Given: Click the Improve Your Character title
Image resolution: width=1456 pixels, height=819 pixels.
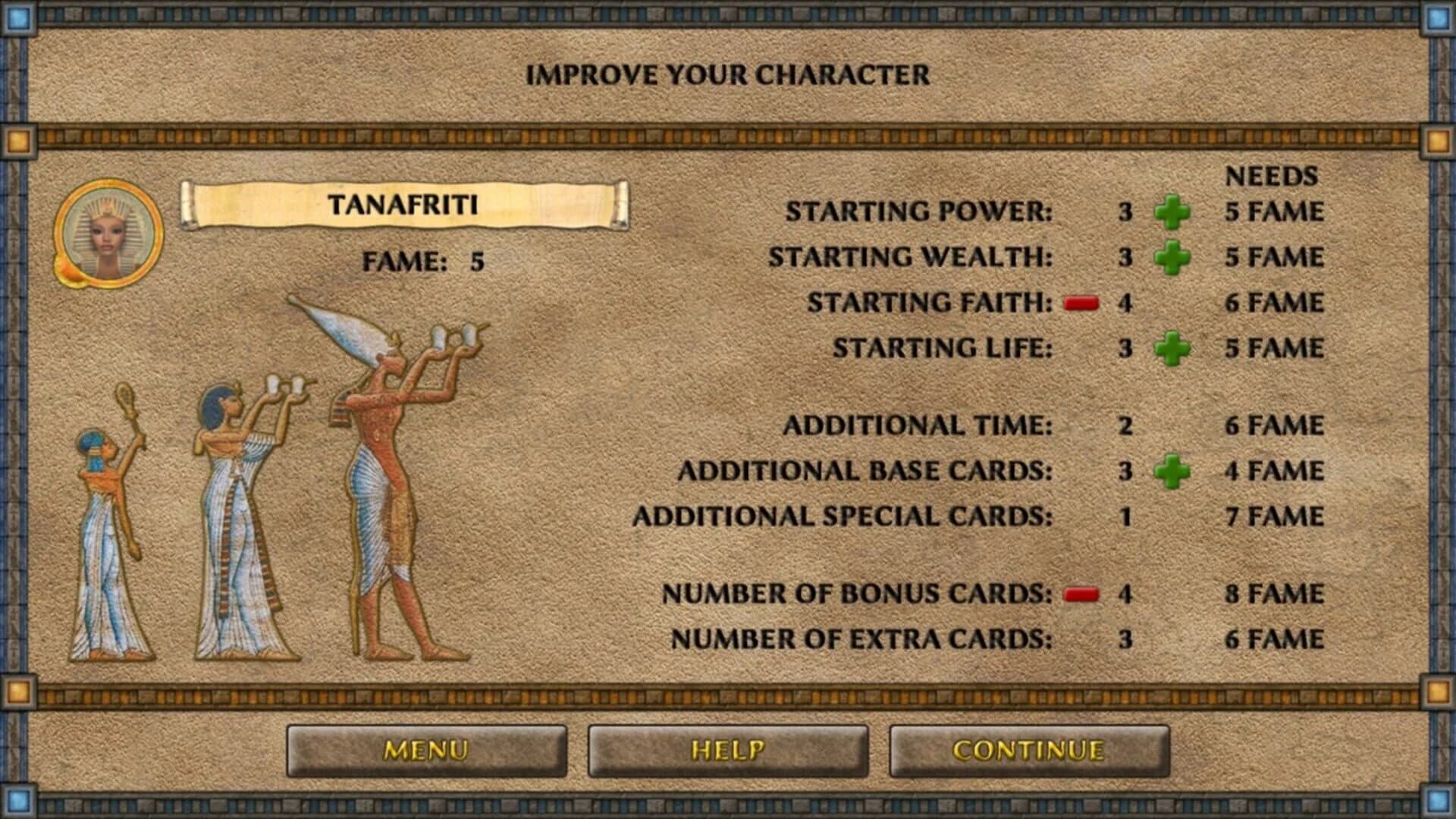Looking at the screenshot, I should tap(728, 74).
